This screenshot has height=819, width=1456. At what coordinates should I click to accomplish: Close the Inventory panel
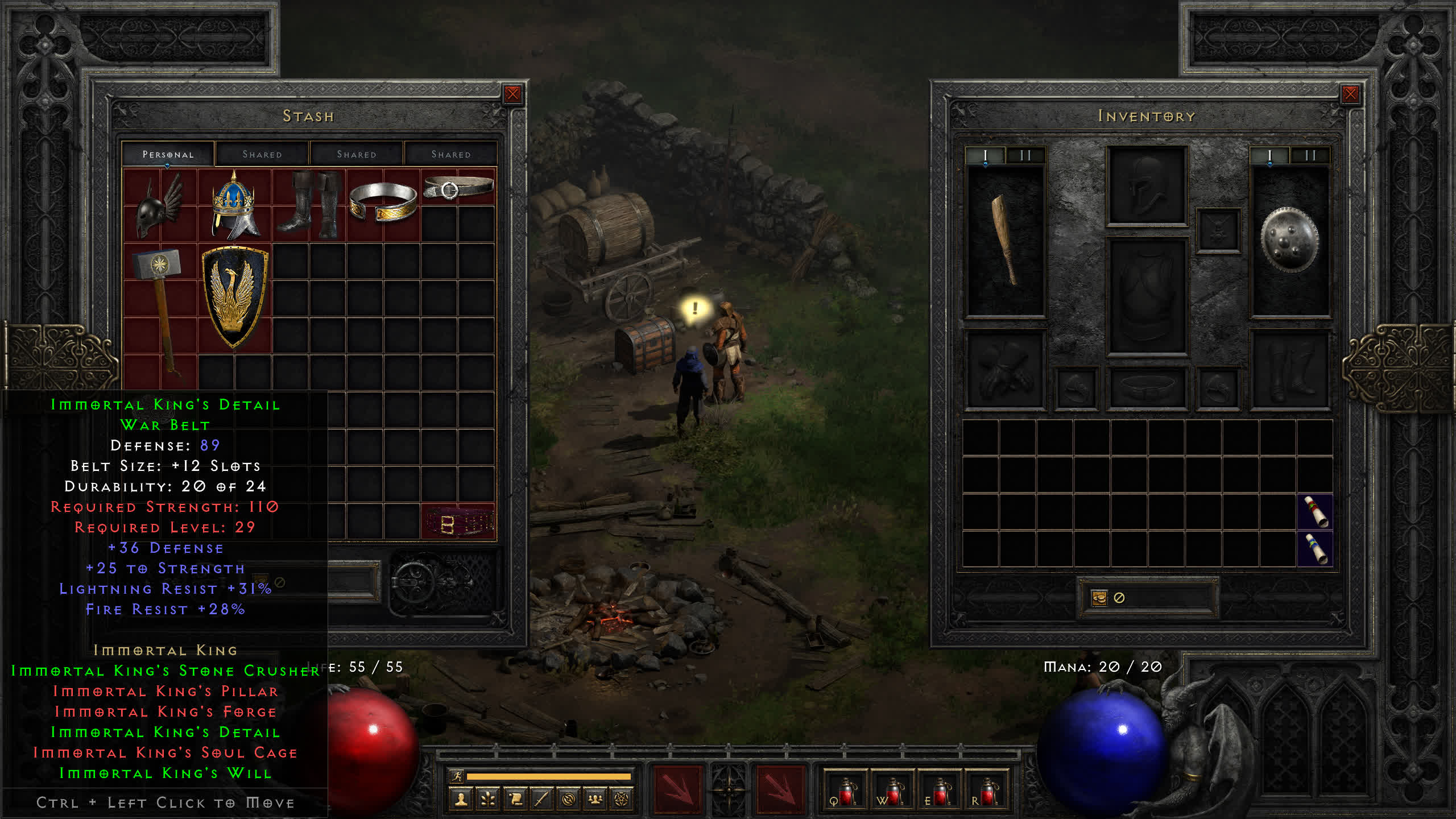point(1350,94)
